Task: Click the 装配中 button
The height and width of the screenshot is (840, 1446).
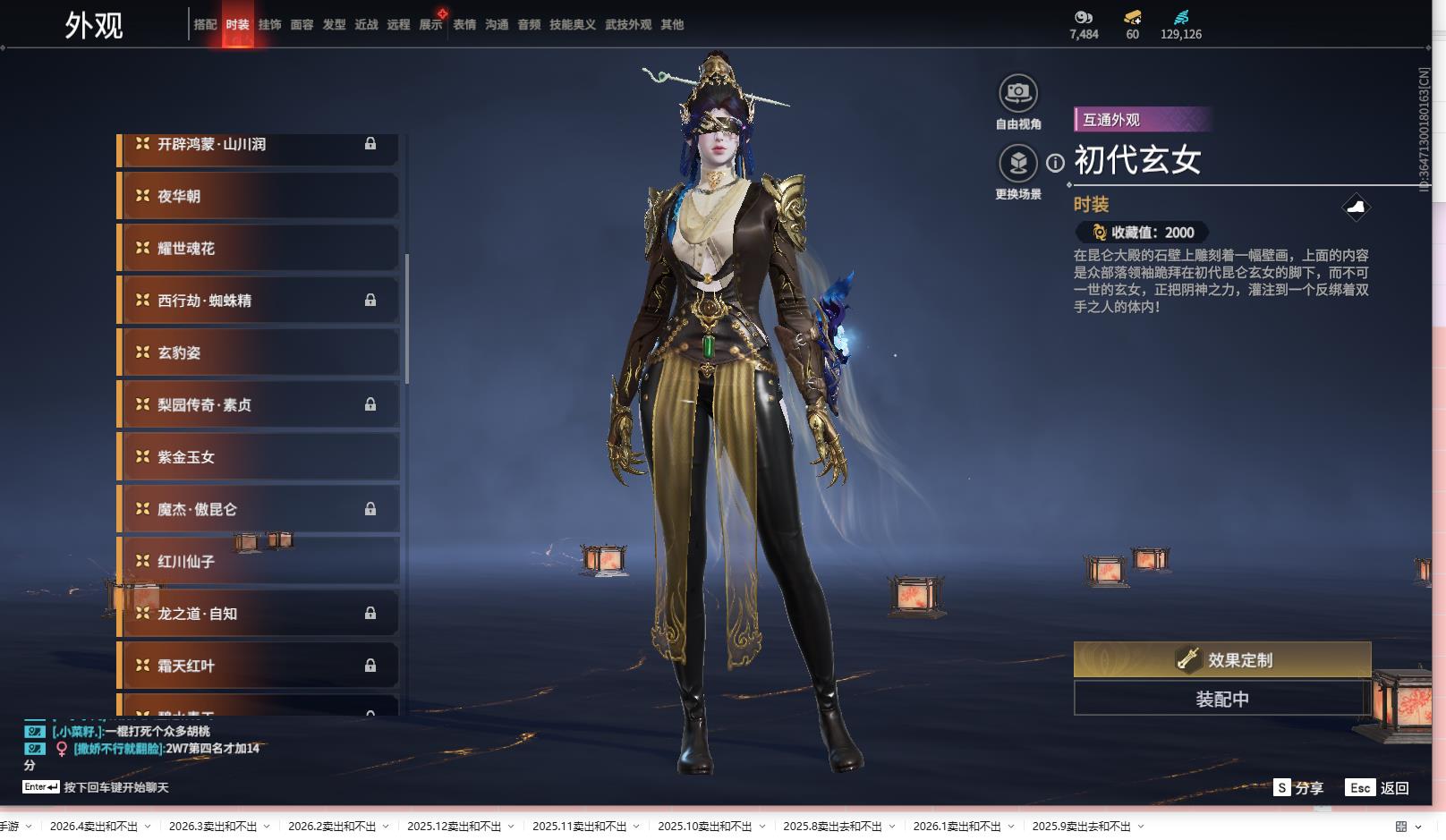Action: 1221,699
